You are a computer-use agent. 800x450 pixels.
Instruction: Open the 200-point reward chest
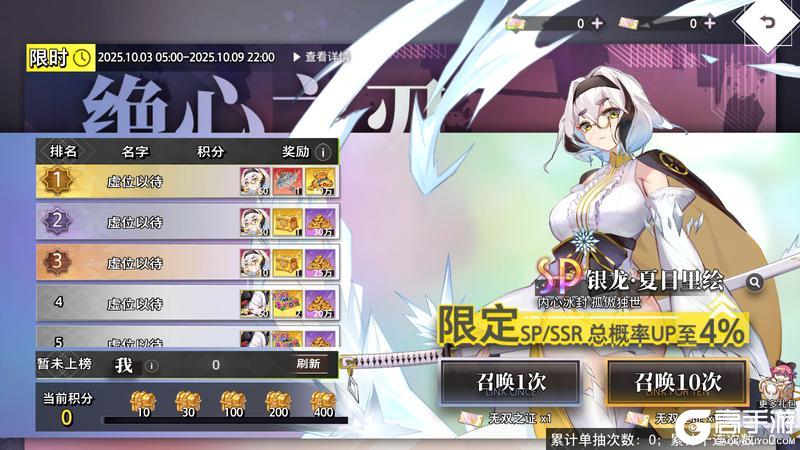click(278, 401)
